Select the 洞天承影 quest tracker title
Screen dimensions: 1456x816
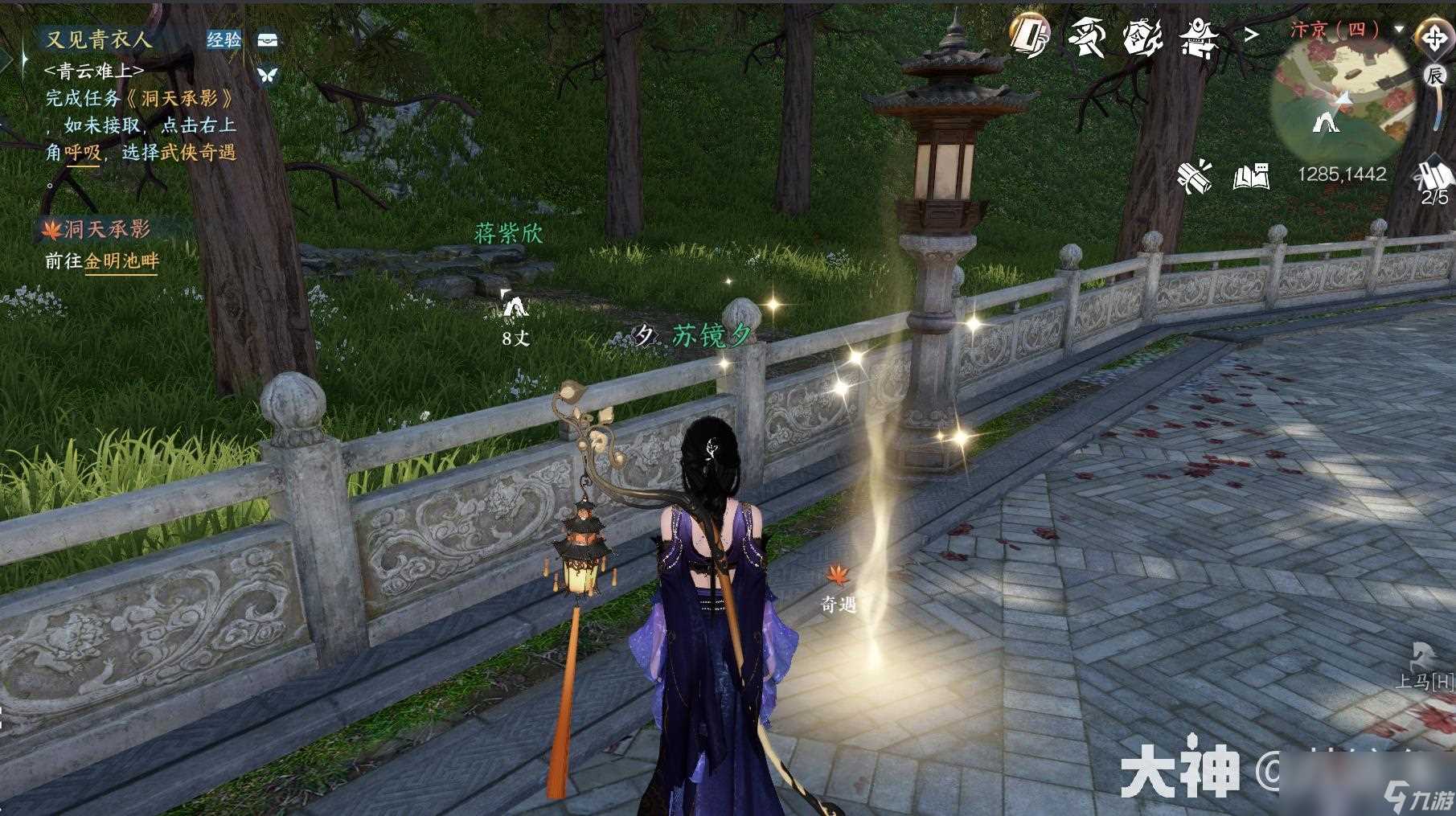107,230
